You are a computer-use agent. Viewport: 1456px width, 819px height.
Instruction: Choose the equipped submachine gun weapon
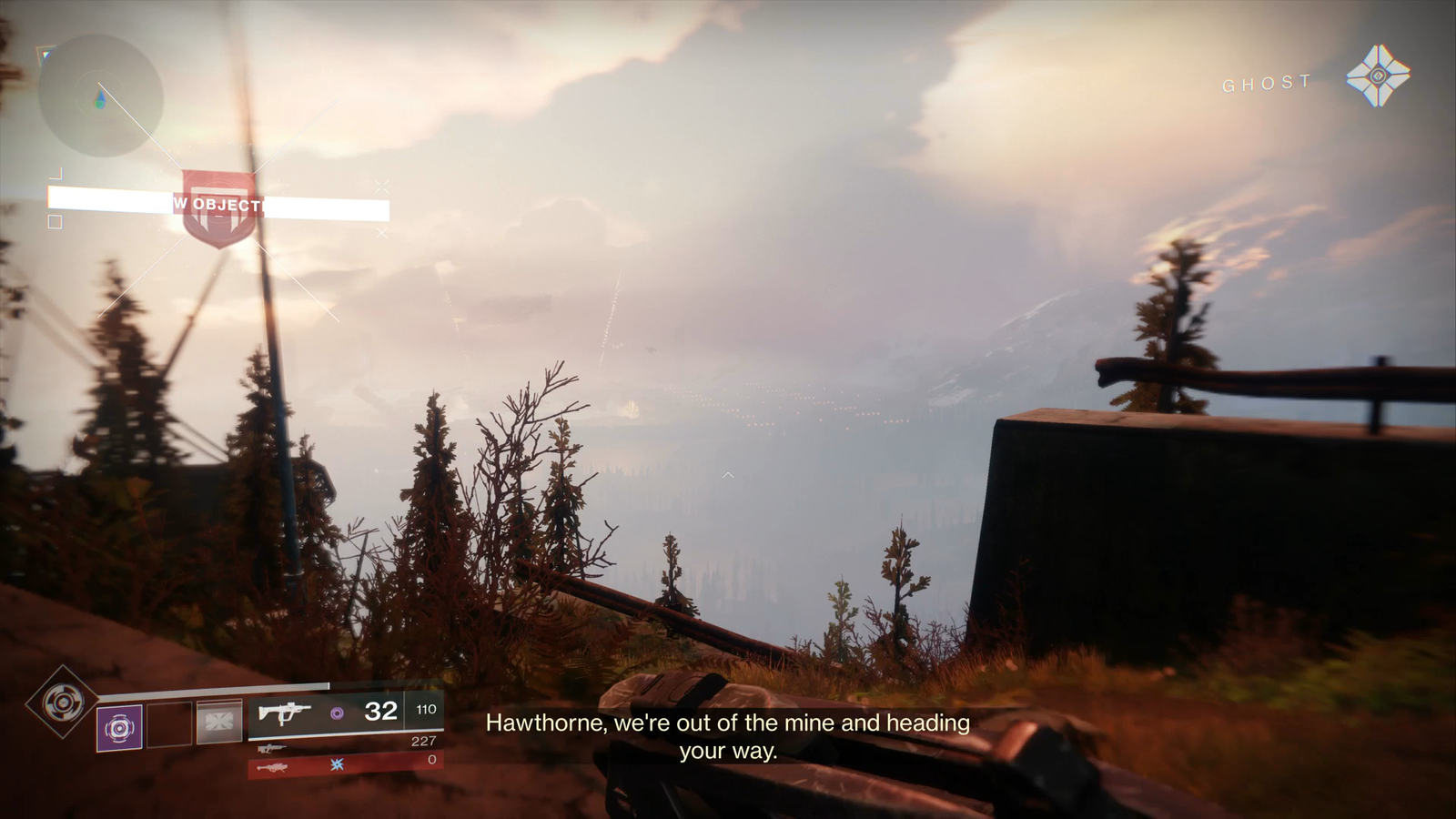click(x=285, y=713)
